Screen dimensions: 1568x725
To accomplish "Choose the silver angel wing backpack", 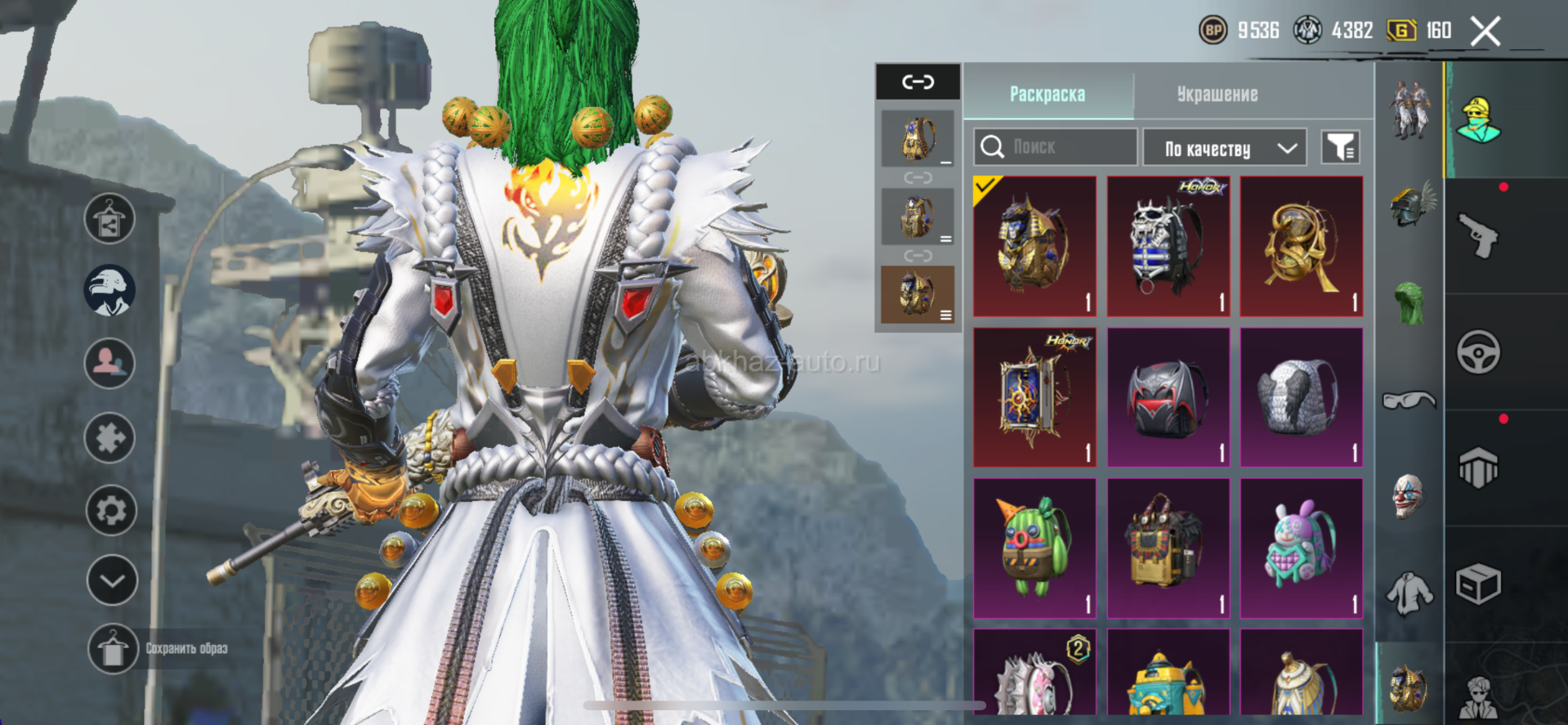I will pos(1301,397).
